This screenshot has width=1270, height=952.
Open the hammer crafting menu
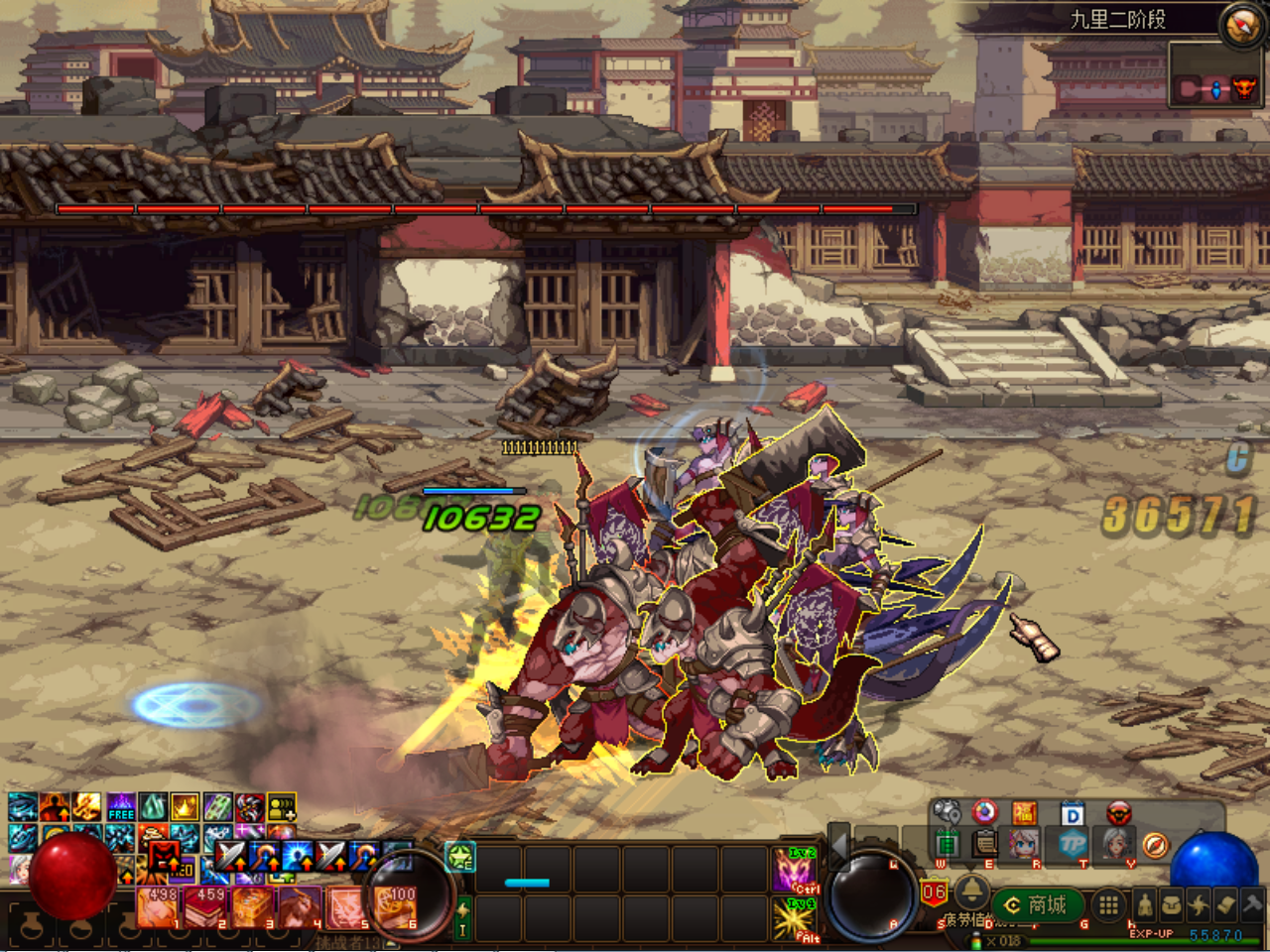tap(1252, 904)
